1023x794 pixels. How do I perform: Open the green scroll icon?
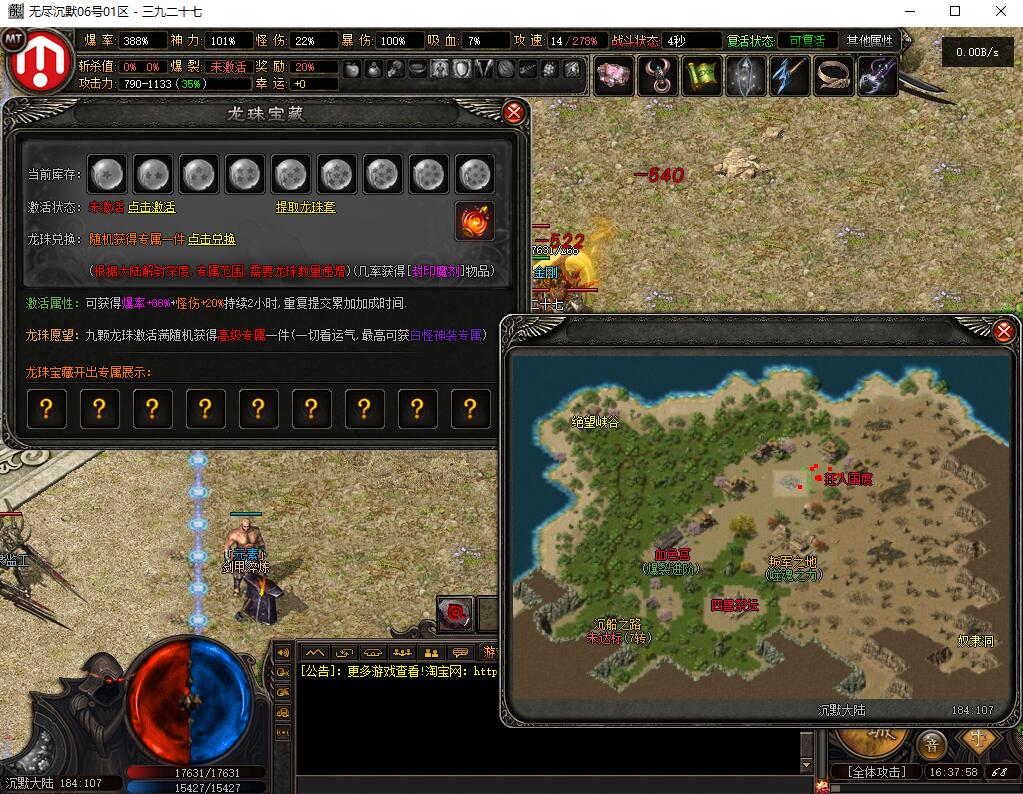700,76
